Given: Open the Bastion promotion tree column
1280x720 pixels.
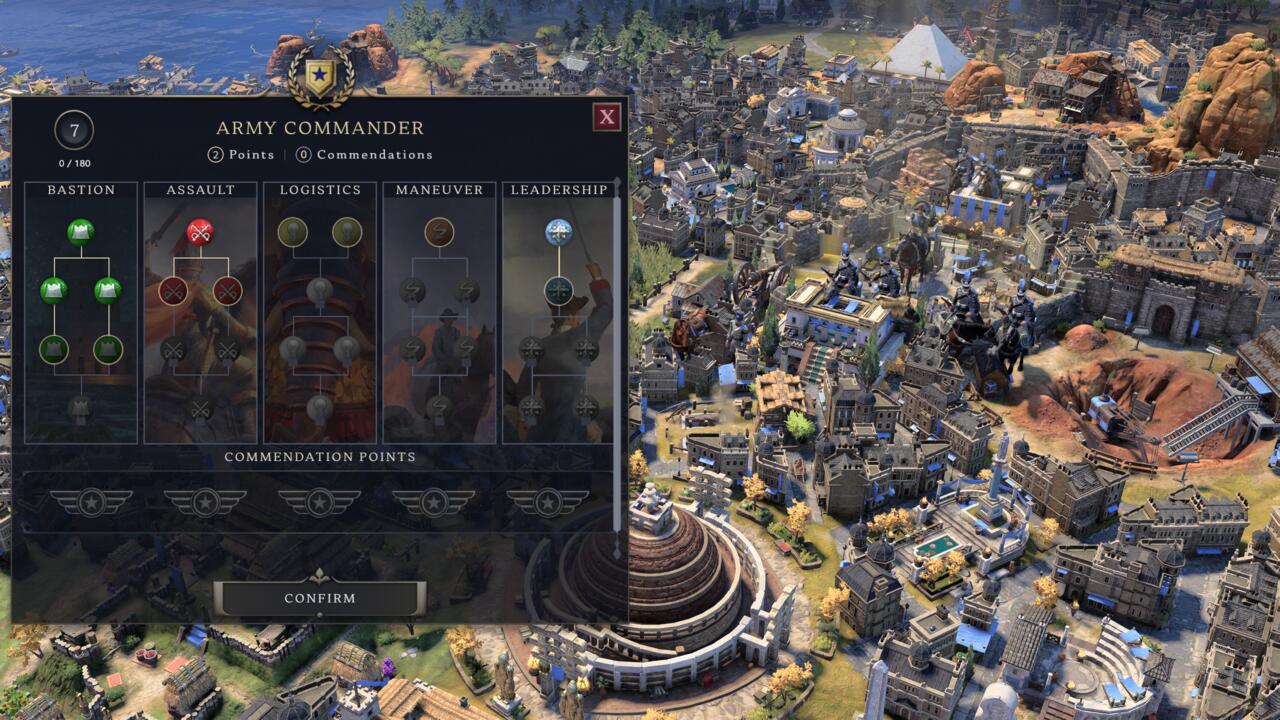Looking at the screenshot, I should (81, 189).
